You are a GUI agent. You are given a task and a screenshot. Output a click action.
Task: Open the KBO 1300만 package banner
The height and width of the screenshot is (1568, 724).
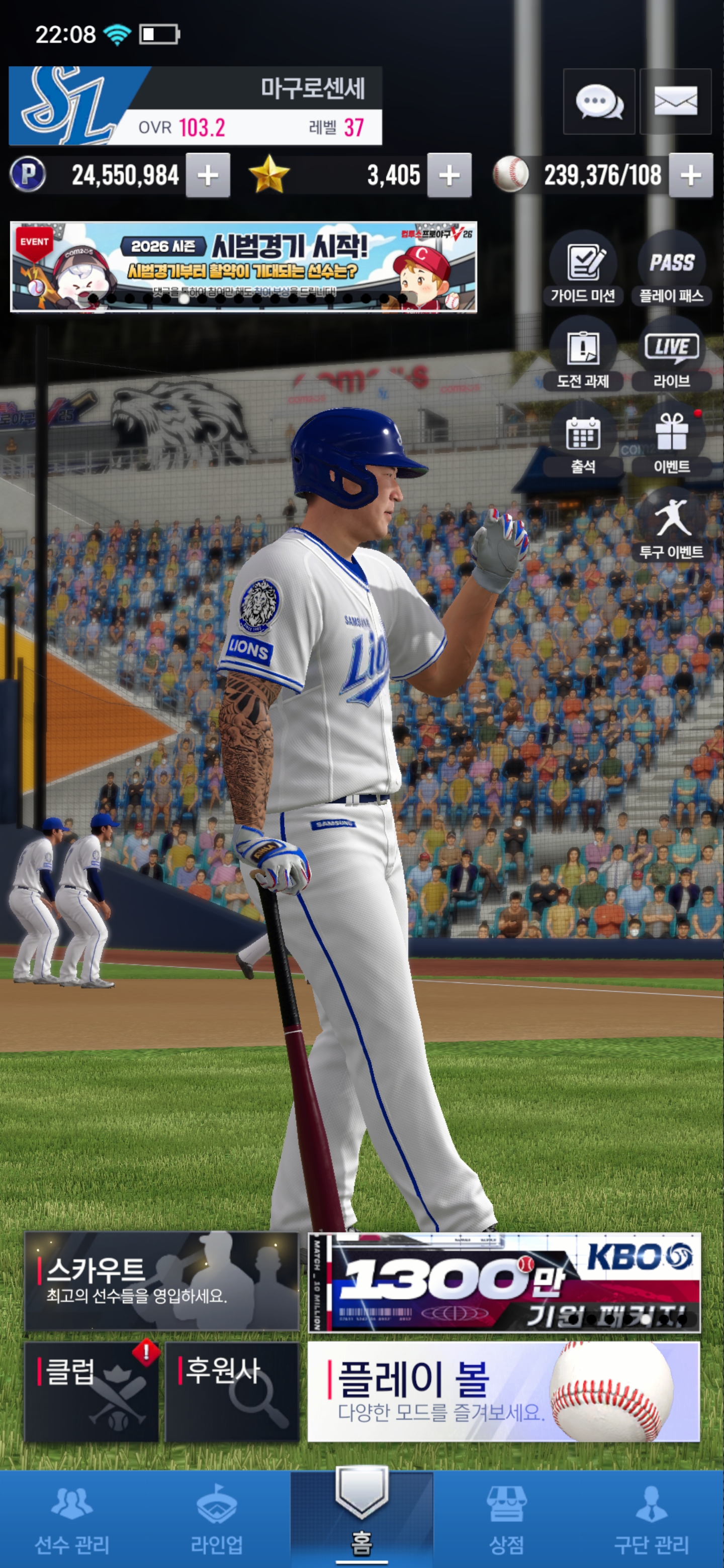coord(504,1282)
